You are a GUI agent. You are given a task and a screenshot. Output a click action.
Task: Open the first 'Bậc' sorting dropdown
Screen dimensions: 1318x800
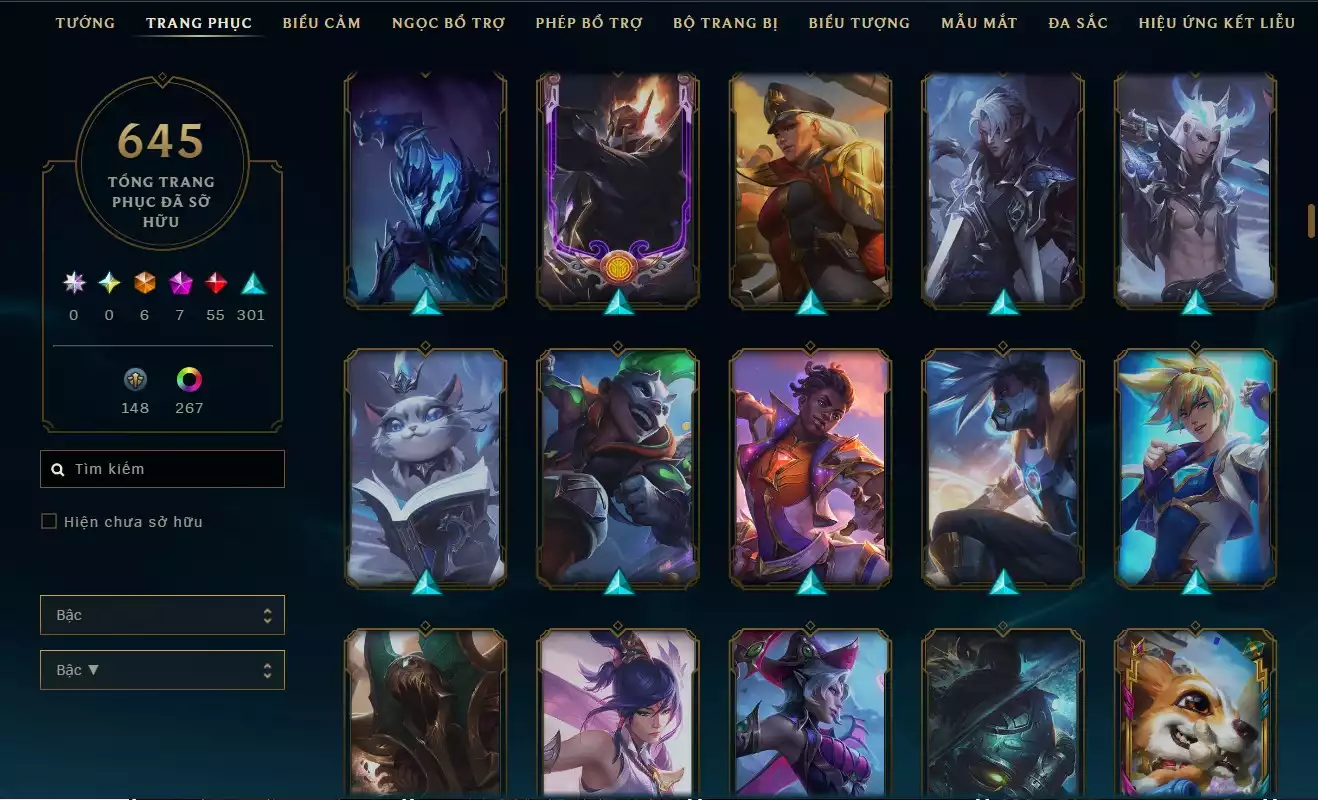coord(162,615)
